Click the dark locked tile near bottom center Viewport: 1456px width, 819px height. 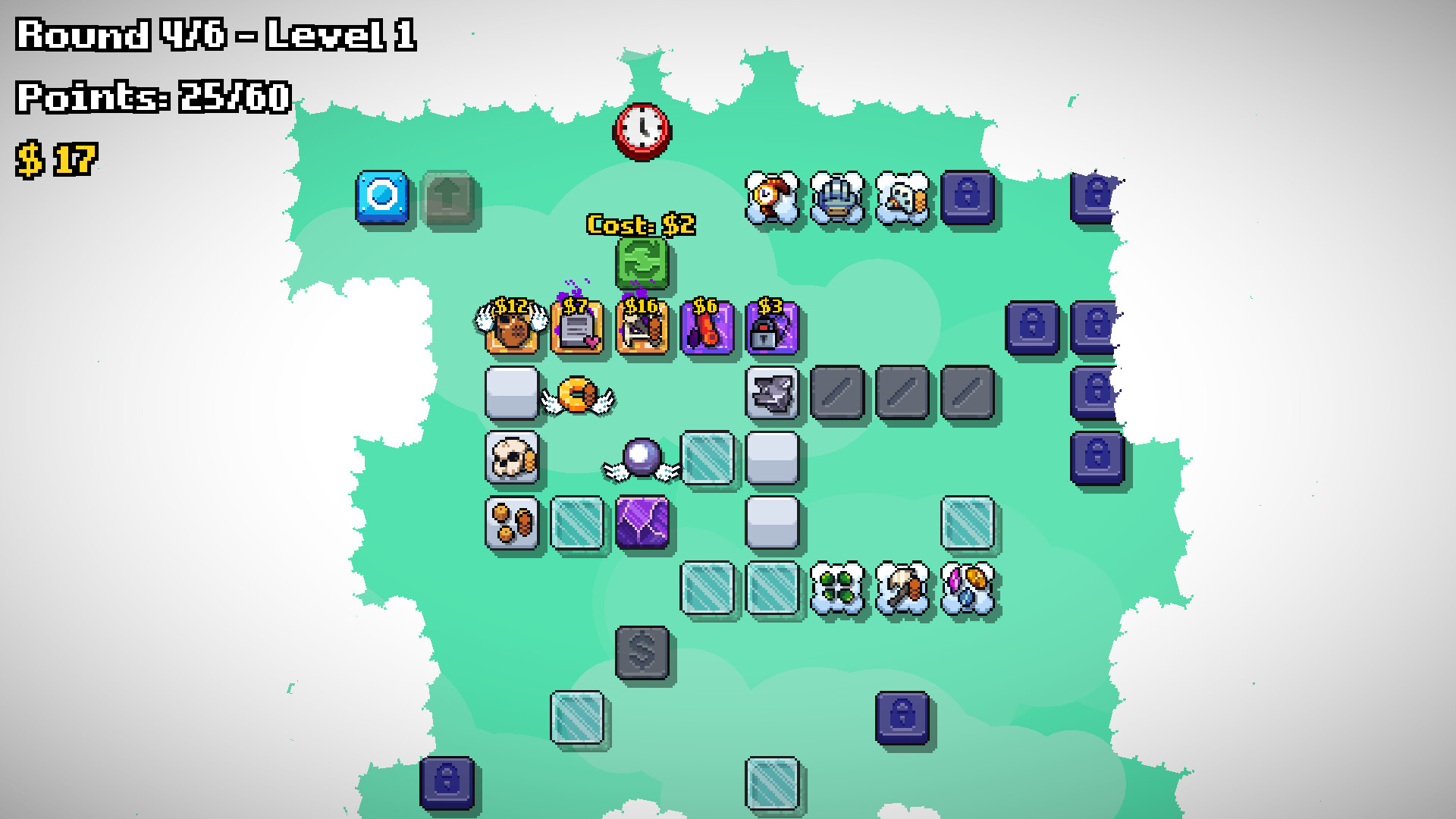(x=902, y=718)
